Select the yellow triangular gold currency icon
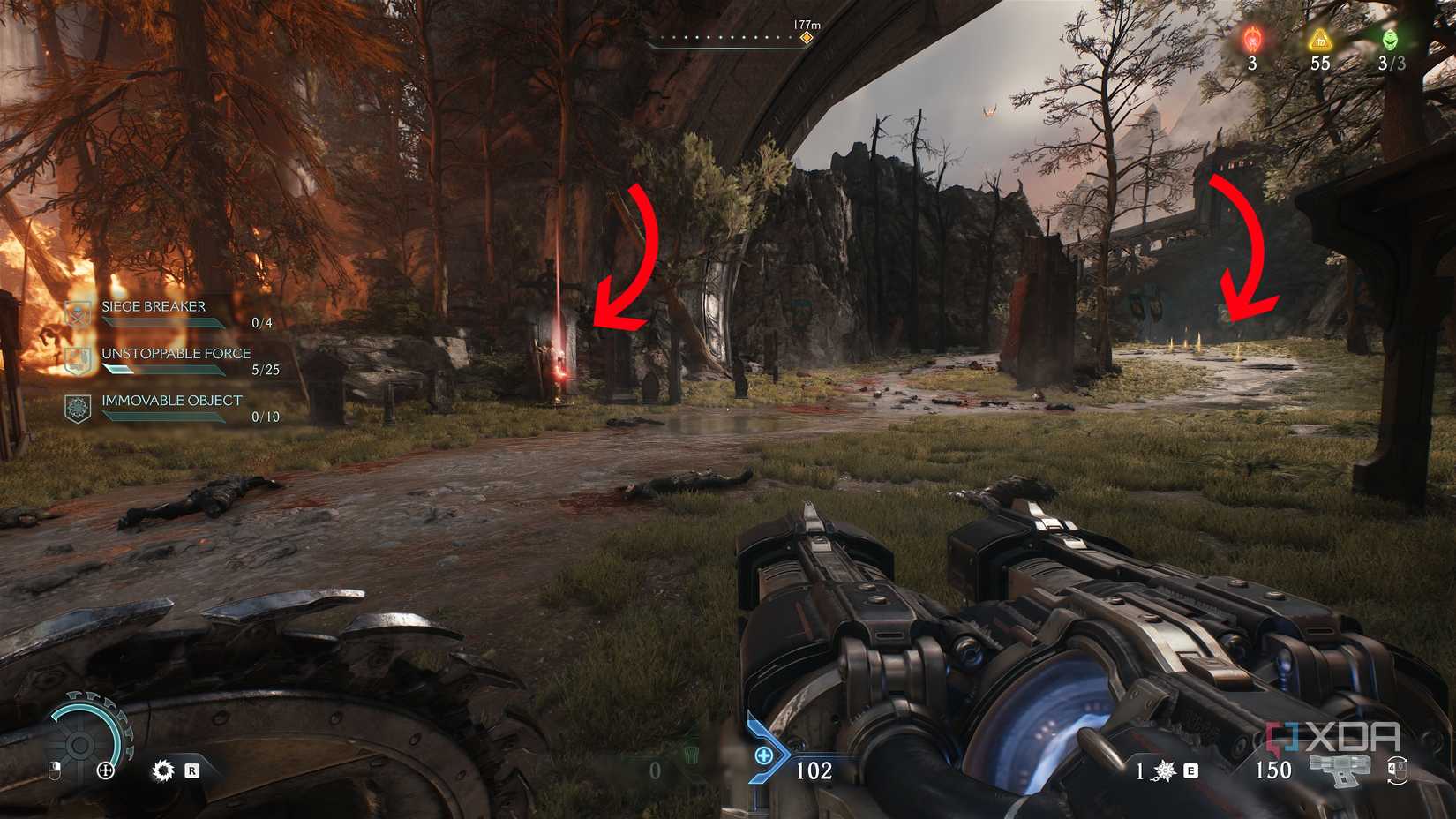The width and height of the screenshot is (1456, 819). [x=1319, y=40]
